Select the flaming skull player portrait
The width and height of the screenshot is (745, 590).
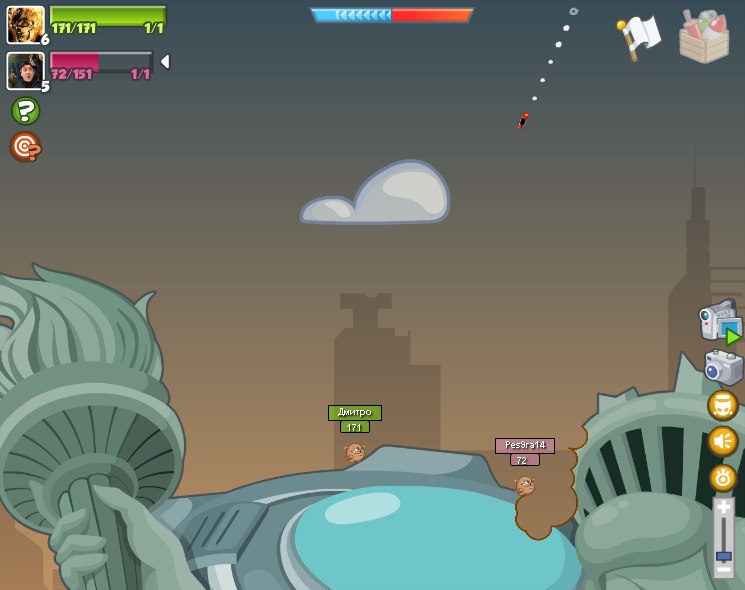[25, 24]
